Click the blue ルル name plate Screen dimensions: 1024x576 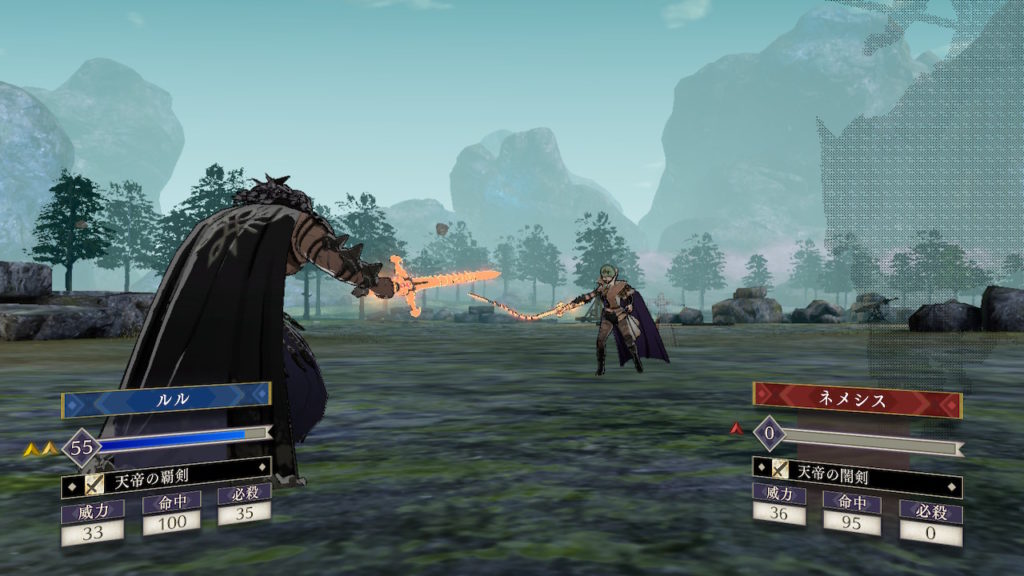tap(166, 397)
